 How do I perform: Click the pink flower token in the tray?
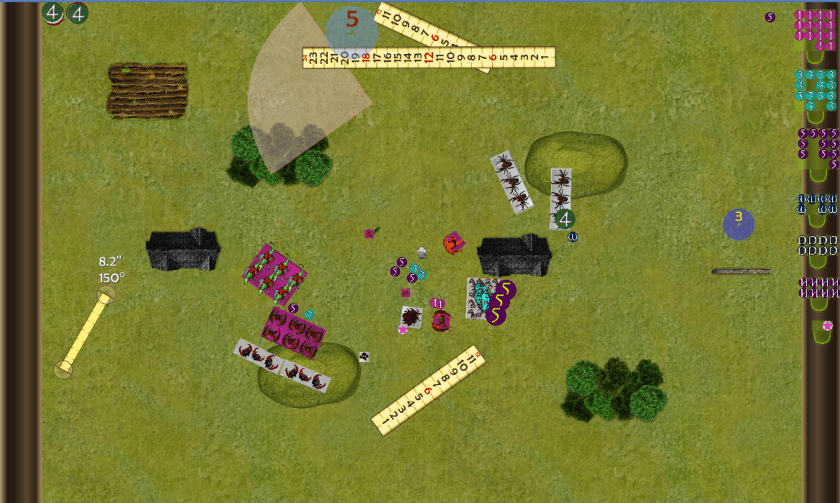(x=826, y=326)
